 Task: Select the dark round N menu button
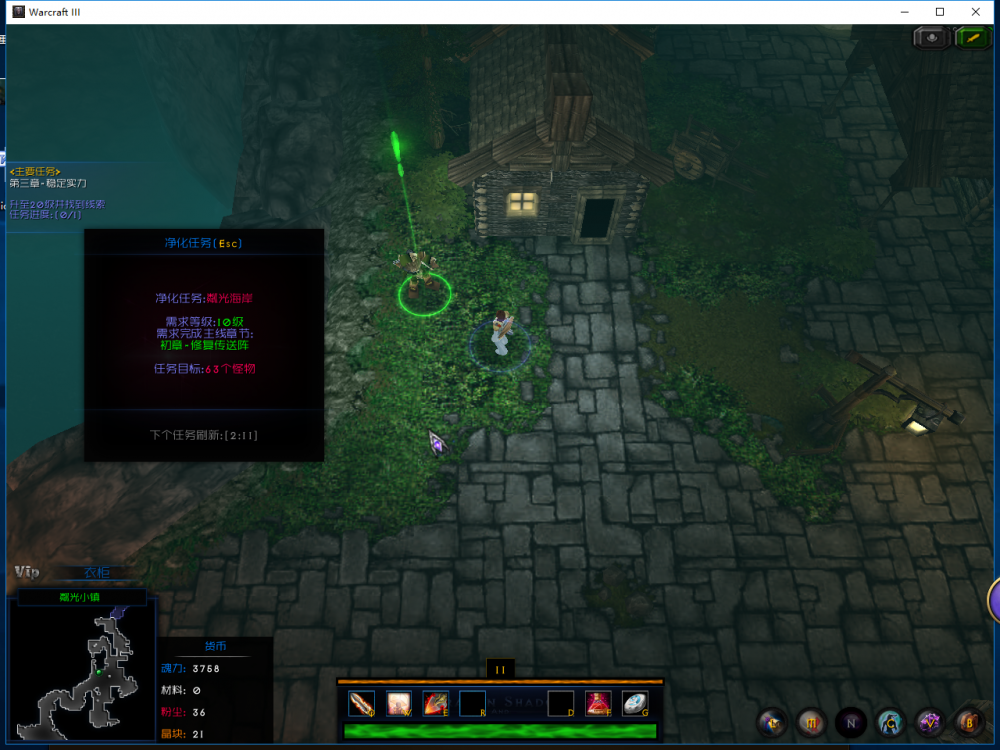(851, 721)
